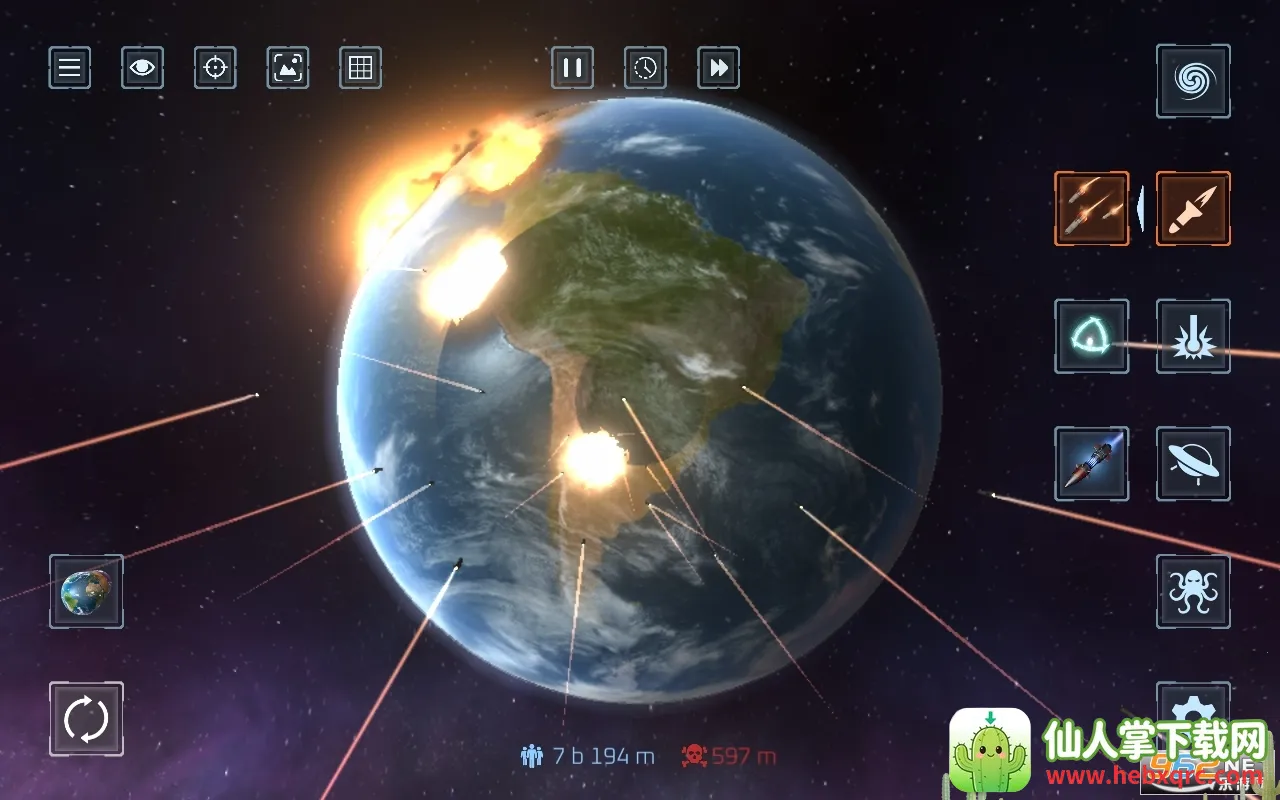1280x800 pixels.
Task: Choose the single missile weapon
Action: [x=1193, y=208]
